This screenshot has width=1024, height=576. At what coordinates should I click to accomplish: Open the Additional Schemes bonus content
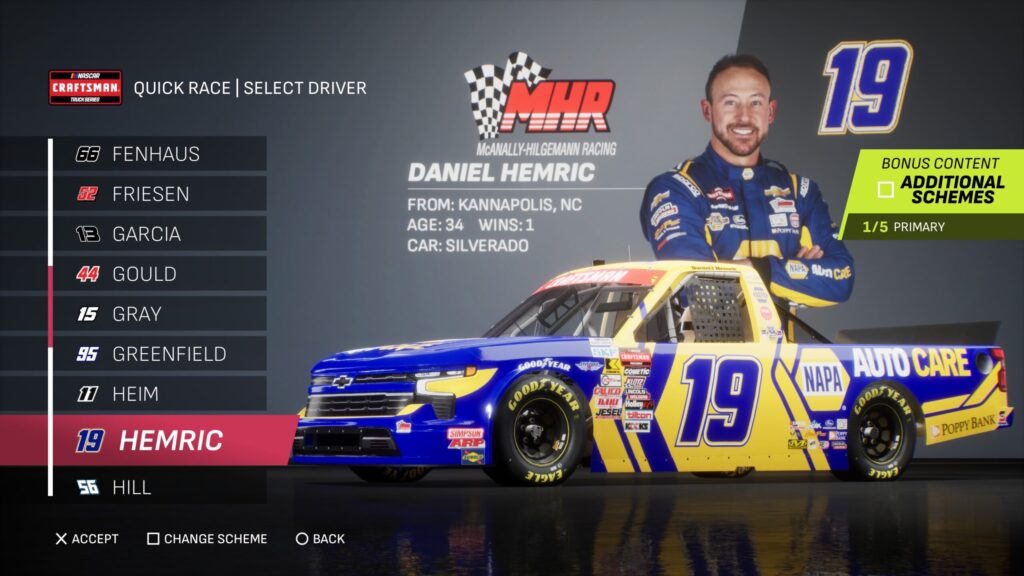click(x=940, y=189)
